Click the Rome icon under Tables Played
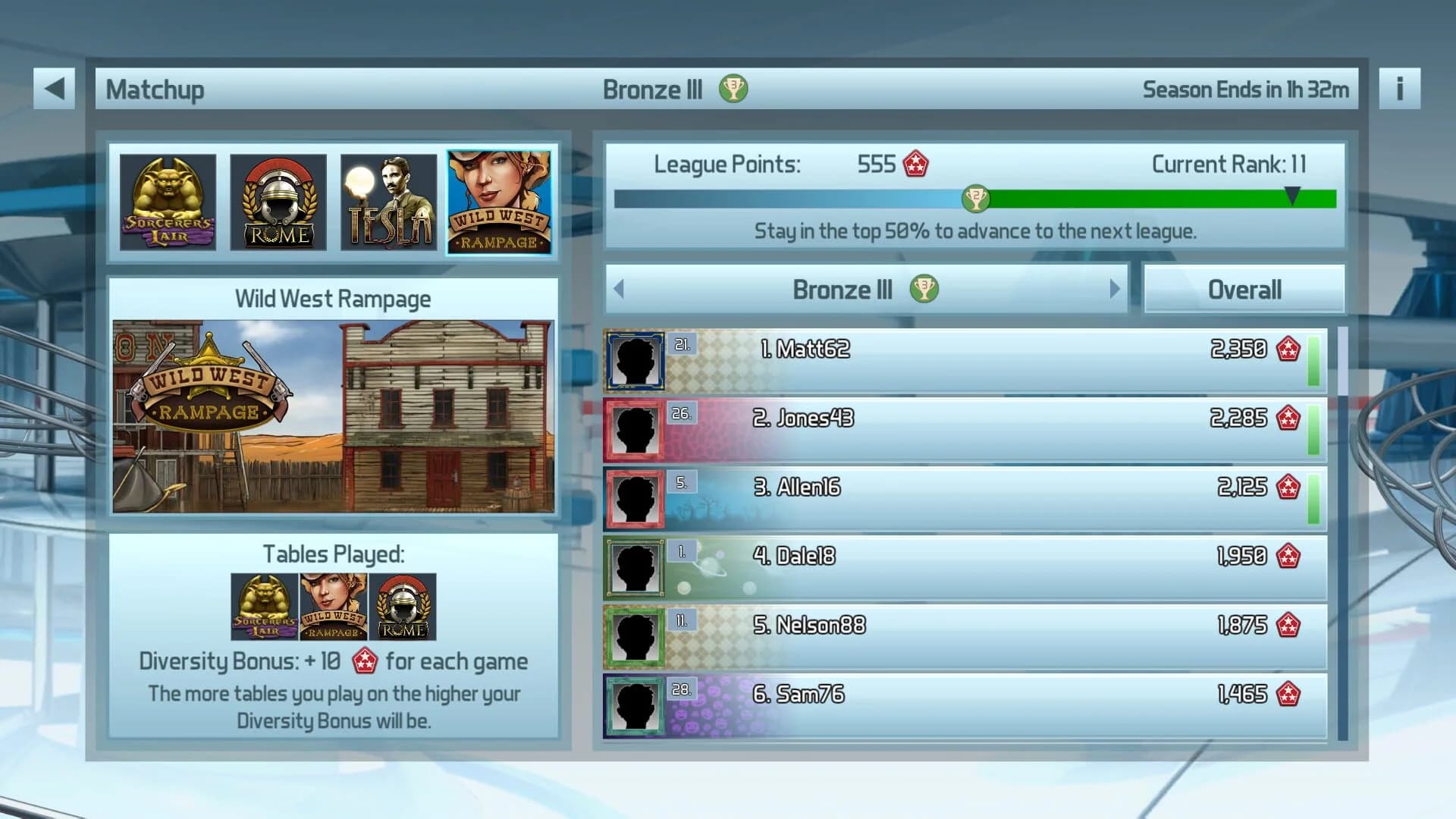 403,606
